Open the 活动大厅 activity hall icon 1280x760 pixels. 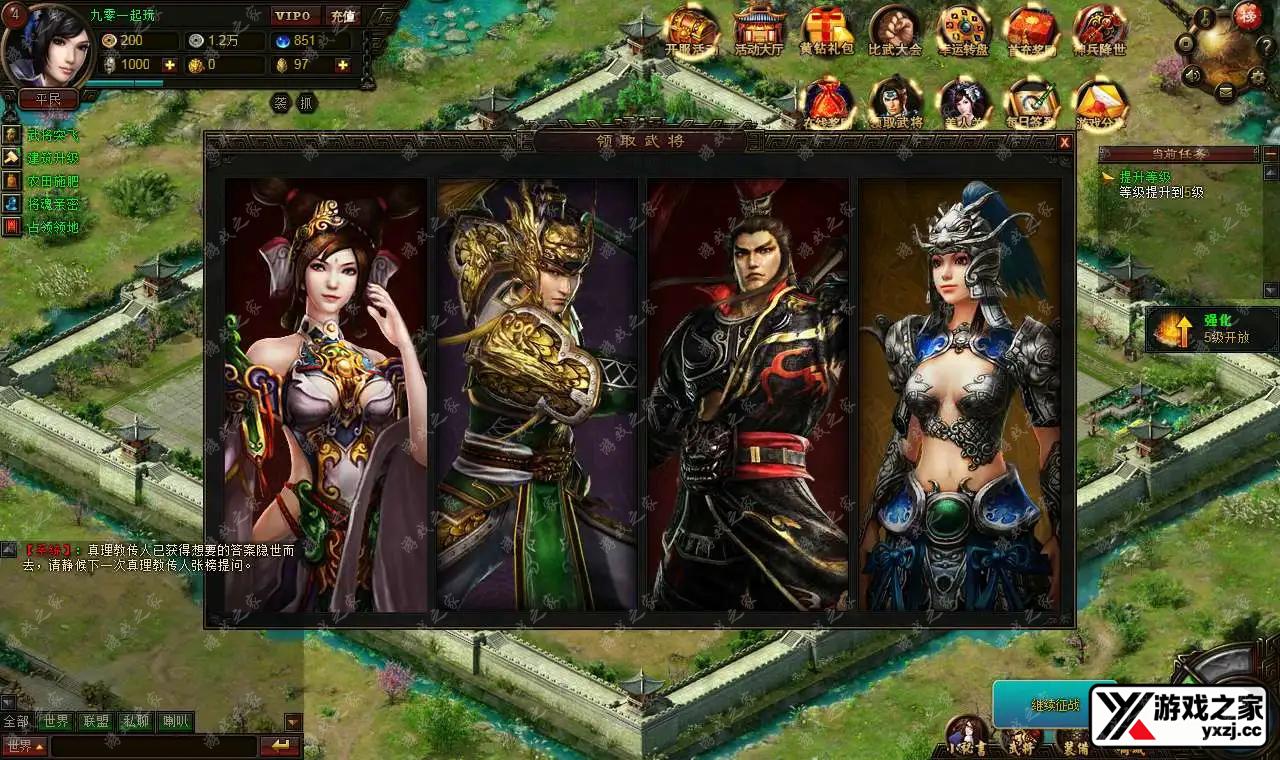(x=759, y=30)
